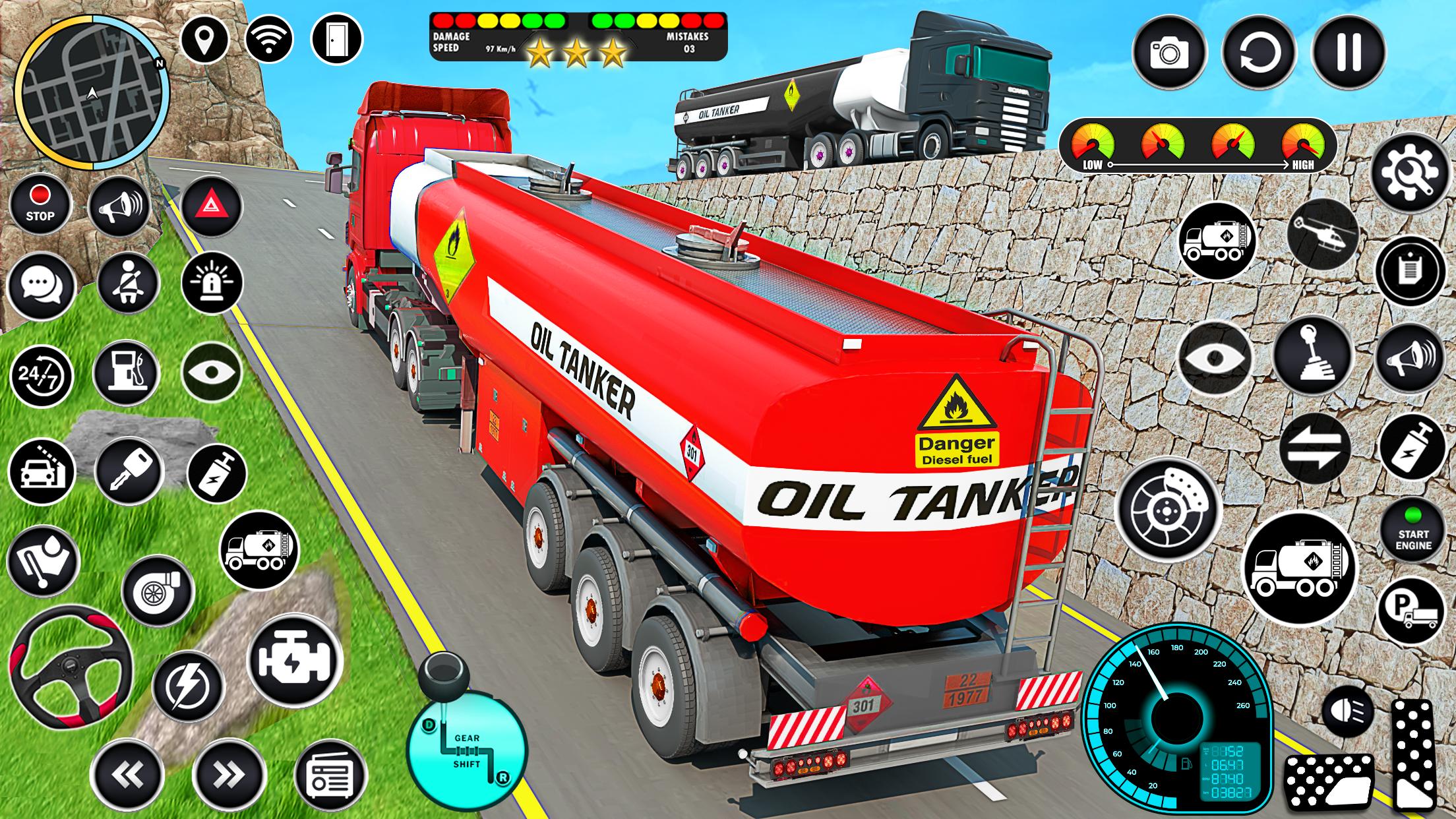Viewport: 1456px width, 819px height.
Task: Select the fuel pump station icon
Action: point(126,372)
